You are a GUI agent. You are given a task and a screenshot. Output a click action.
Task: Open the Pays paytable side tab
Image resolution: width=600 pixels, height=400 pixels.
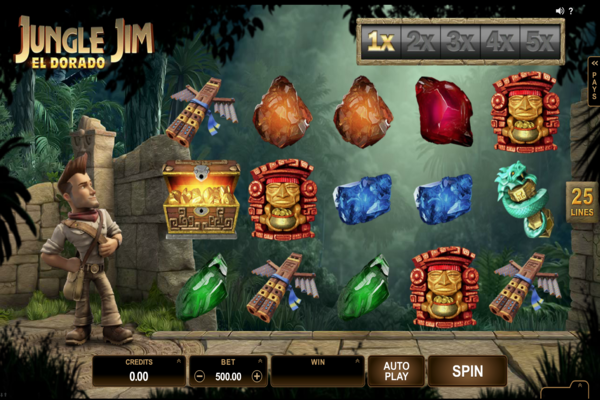pos(594,82)
